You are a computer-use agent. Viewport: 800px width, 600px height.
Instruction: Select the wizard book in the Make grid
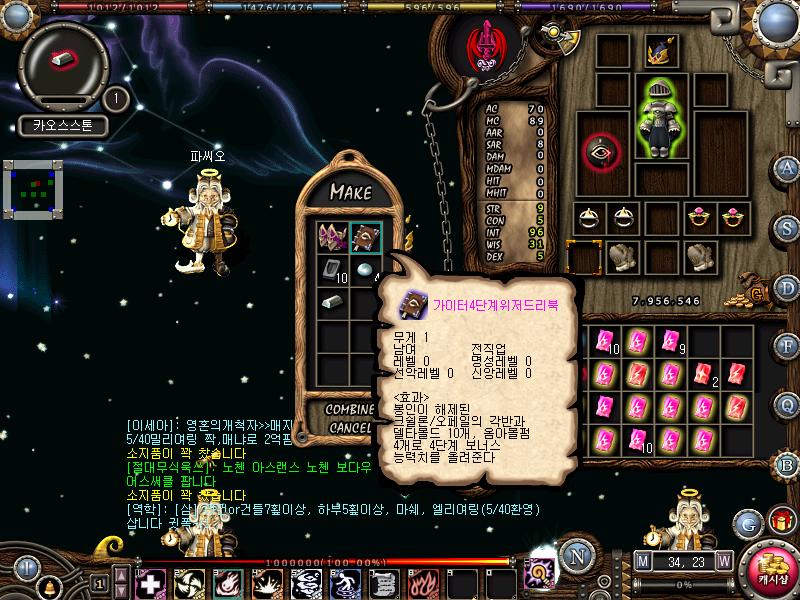pyautogui.click(x=366, y=238)
